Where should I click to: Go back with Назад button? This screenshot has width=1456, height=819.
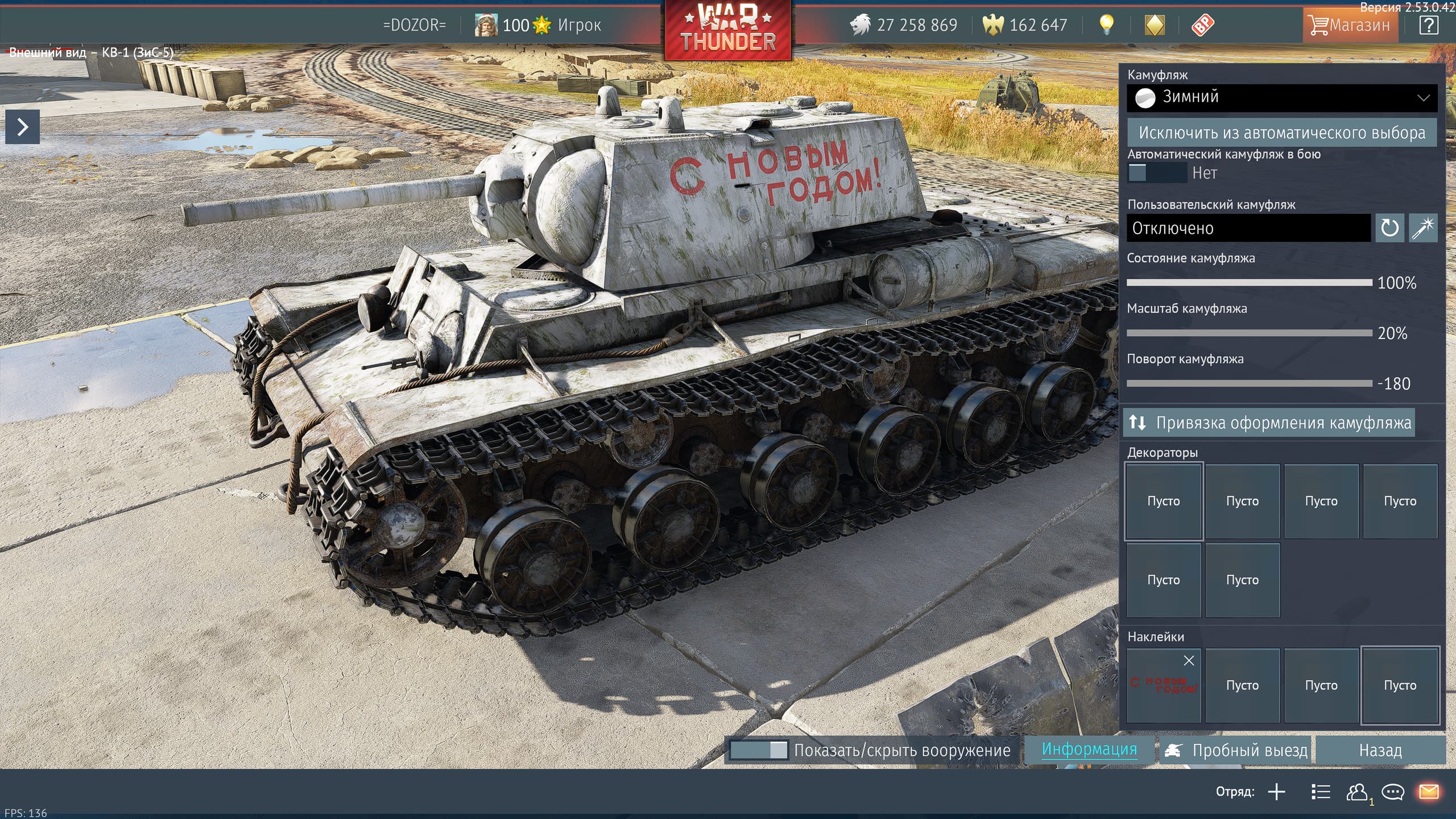point(1380,751)
